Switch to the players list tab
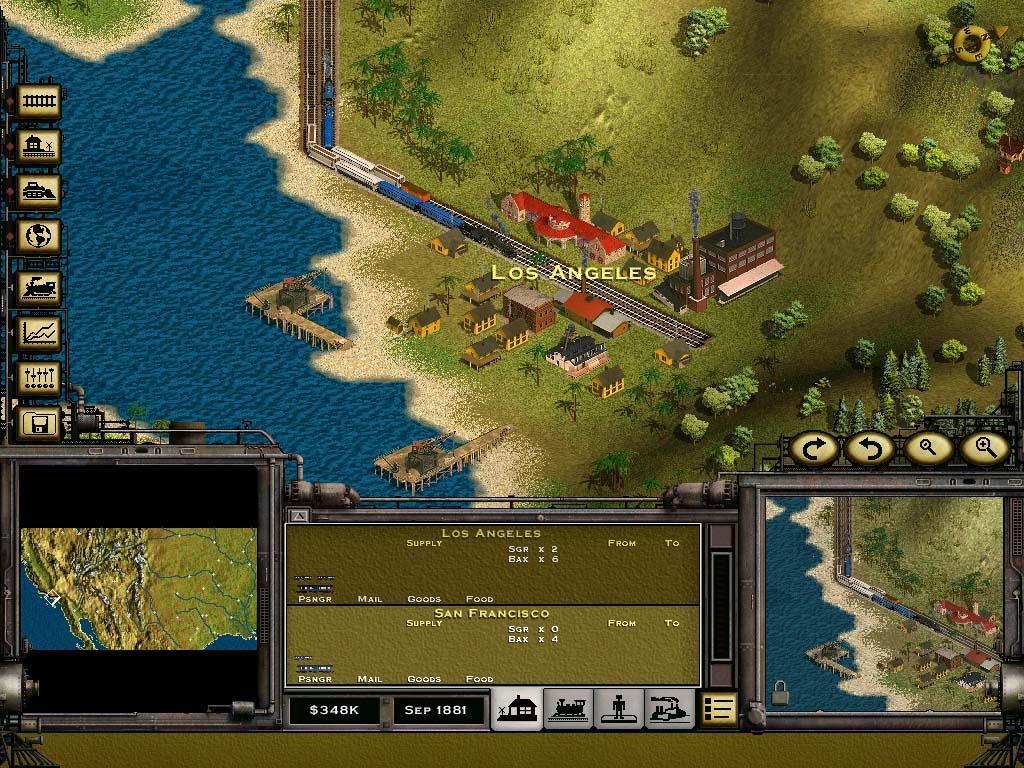 click(618, 709)
